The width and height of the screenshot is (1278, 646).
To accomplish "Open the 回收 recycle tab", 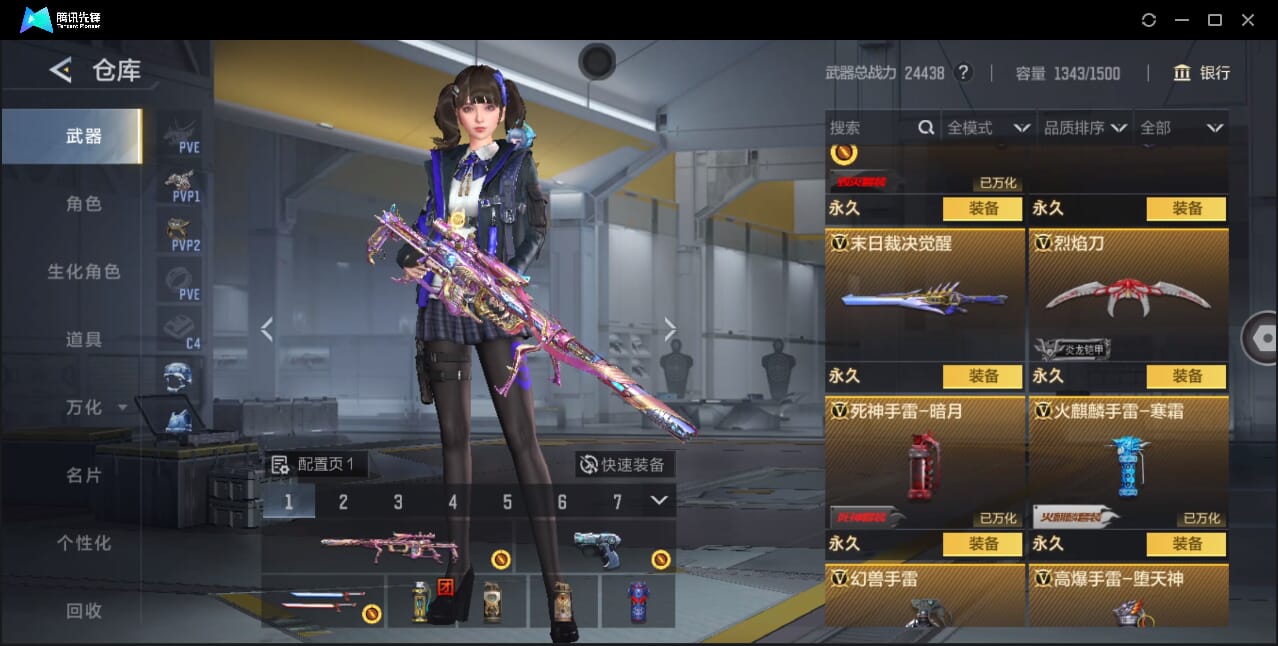I will point(84,611).
